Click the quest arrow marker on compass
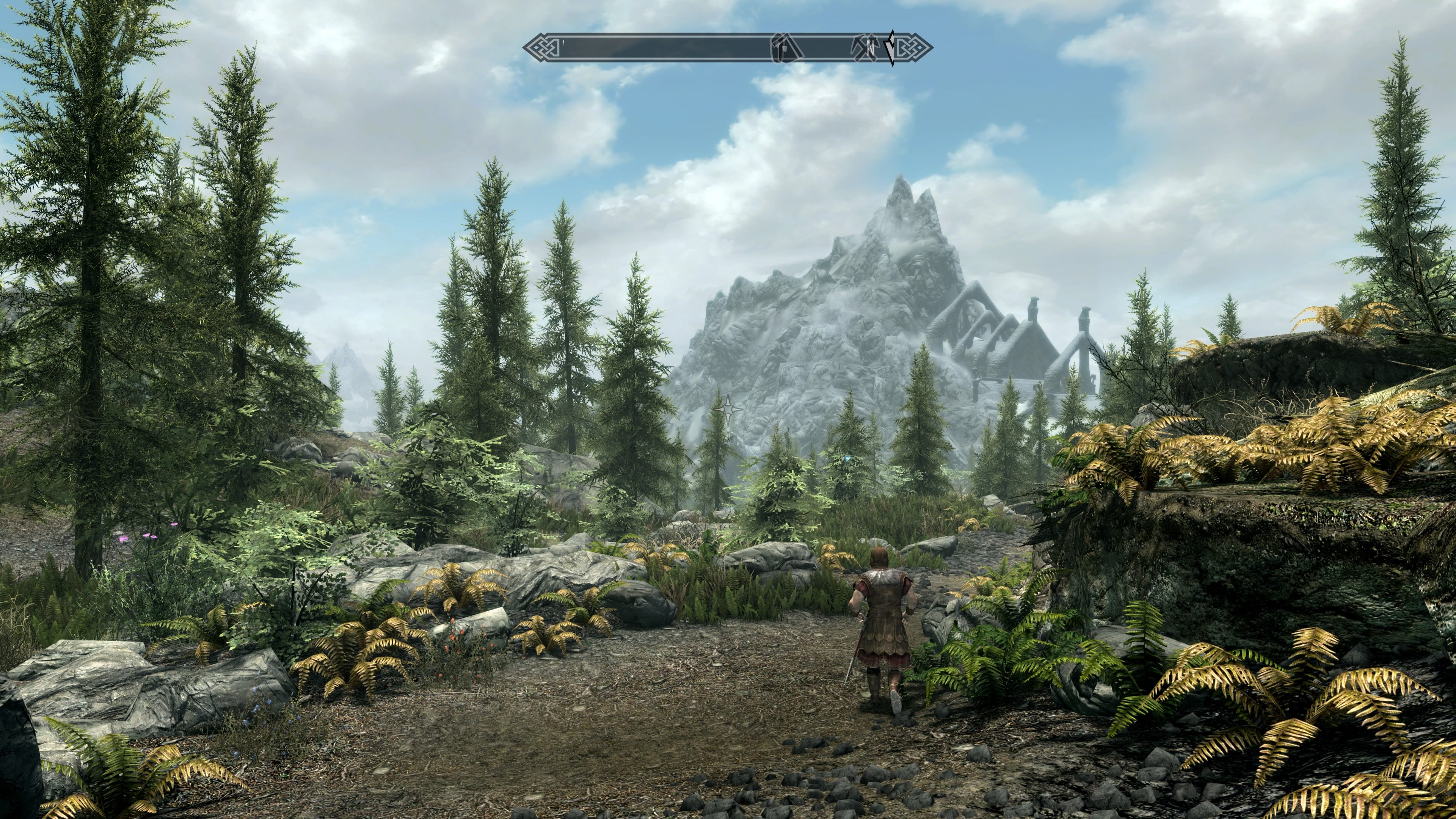 (891, 48)
